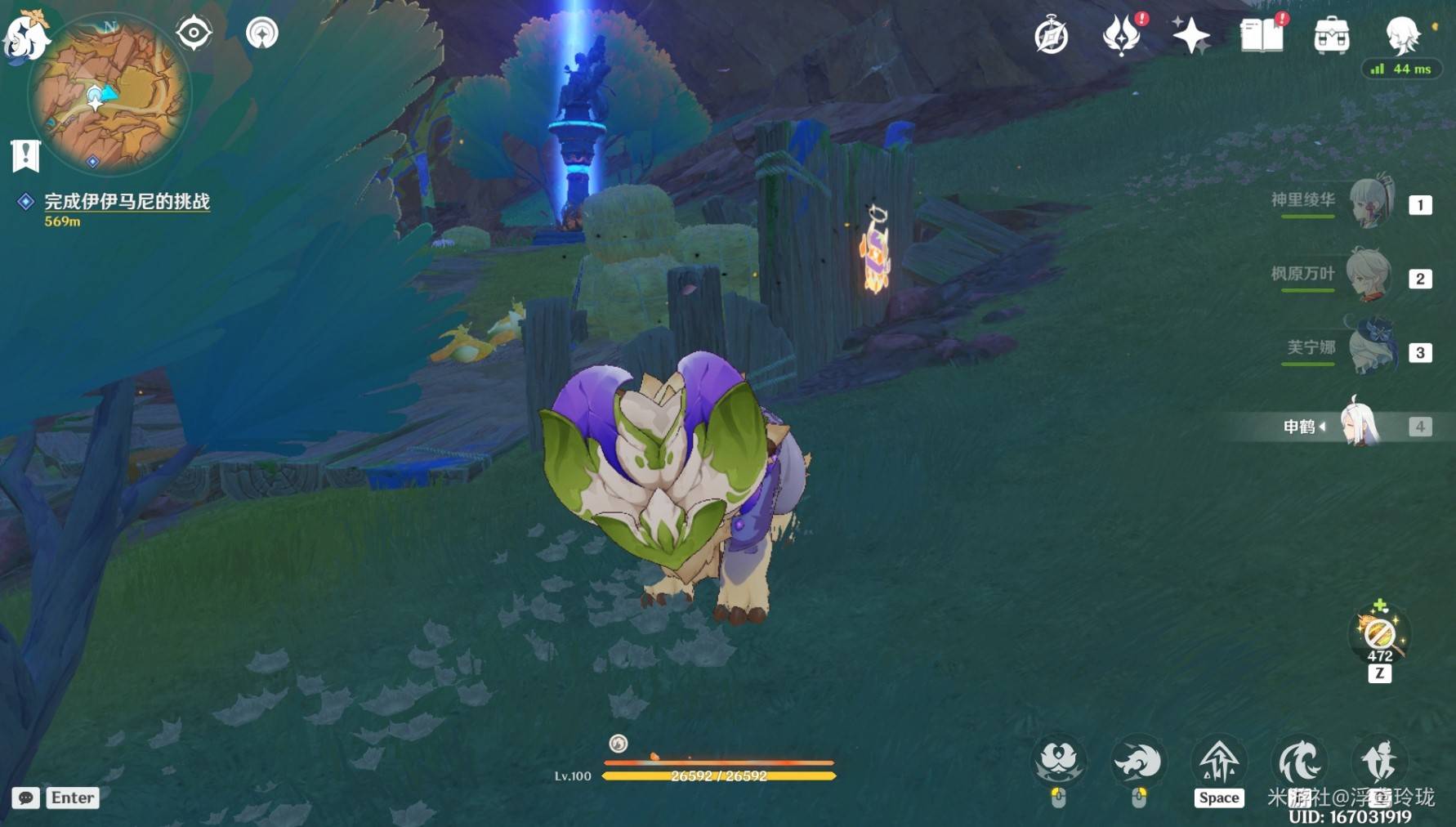Open the chat speech bubble

point(25,798)
